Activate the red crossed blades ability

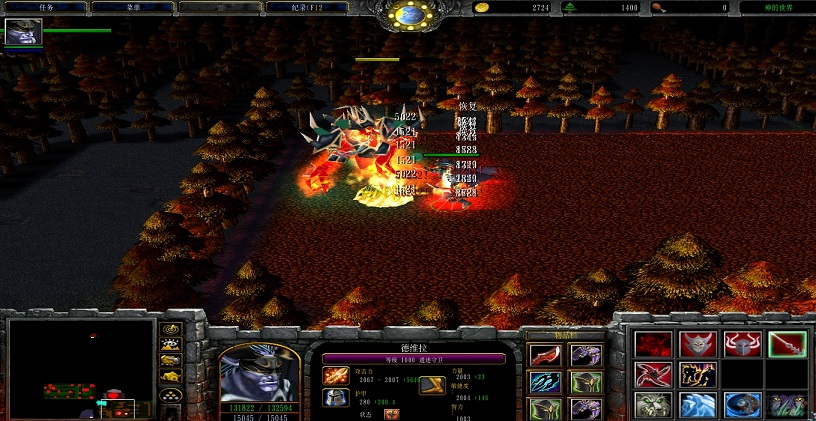(651, 375)
